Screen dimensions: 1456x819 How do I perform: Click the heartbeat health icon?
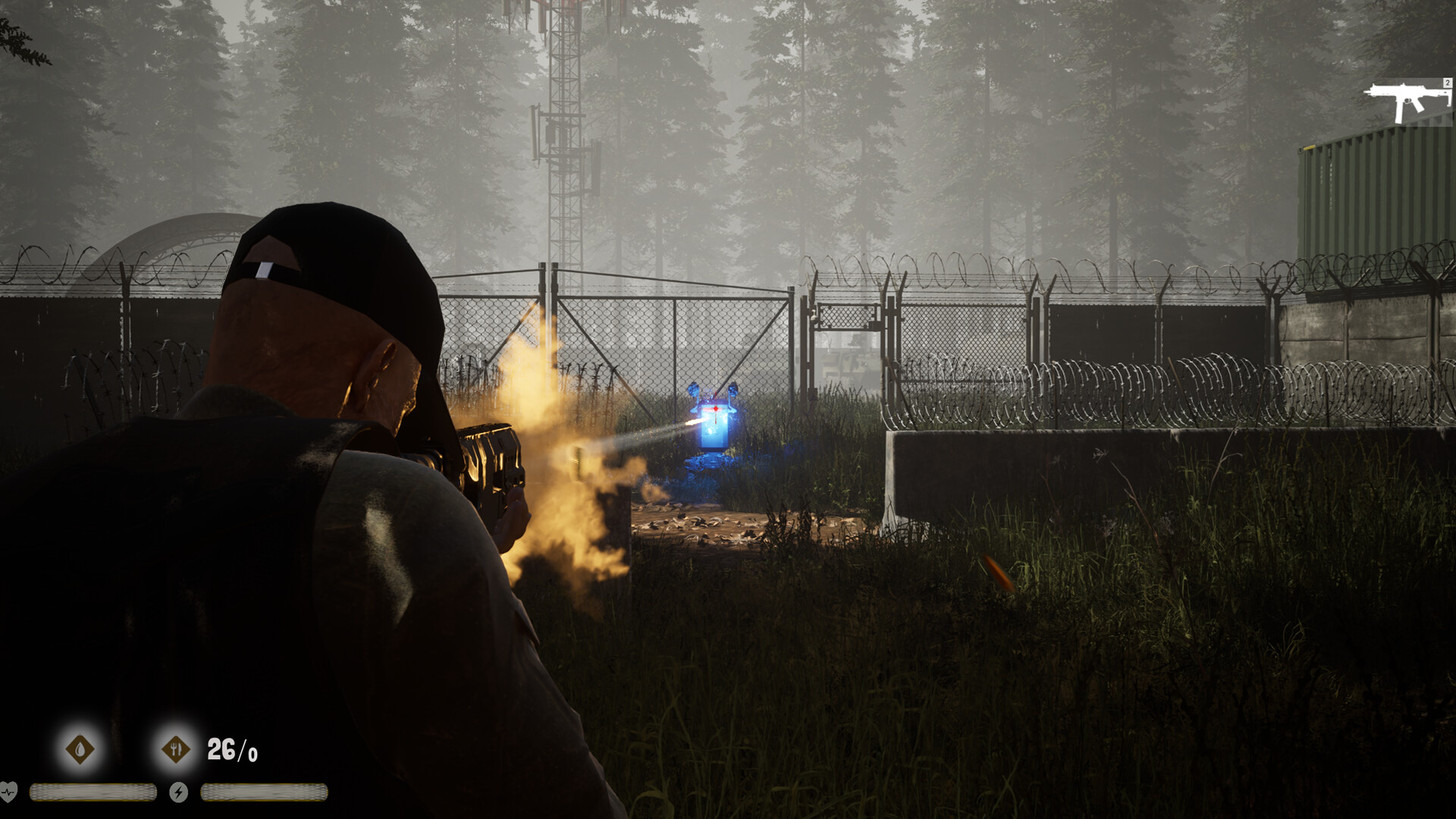coord(8,792)
